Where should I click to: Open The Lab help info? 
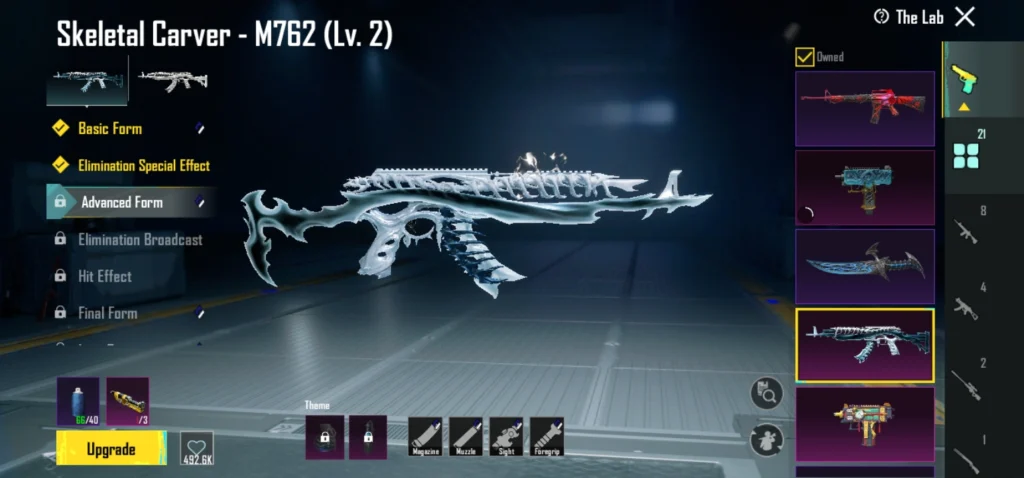(x=881, y=17)
